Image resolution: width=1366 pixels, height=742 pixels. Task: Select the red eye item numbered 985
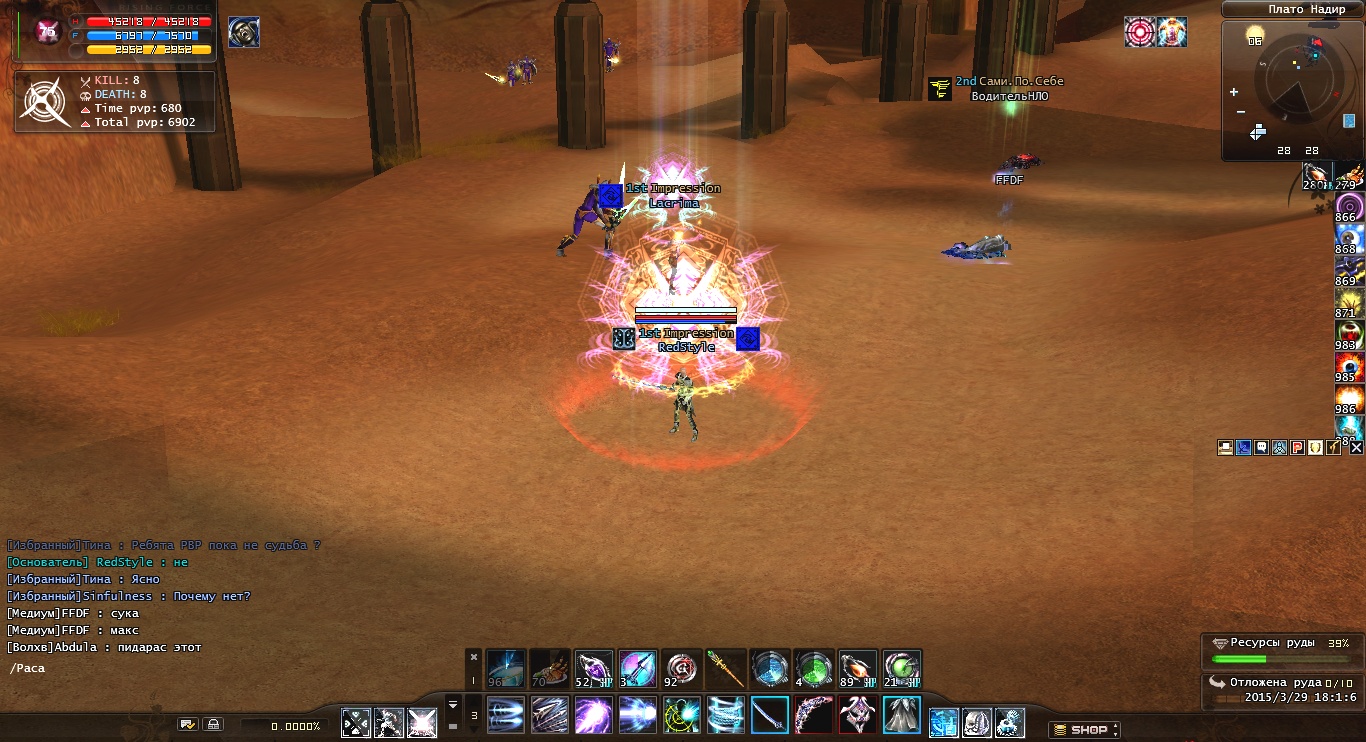point(1349,366)
